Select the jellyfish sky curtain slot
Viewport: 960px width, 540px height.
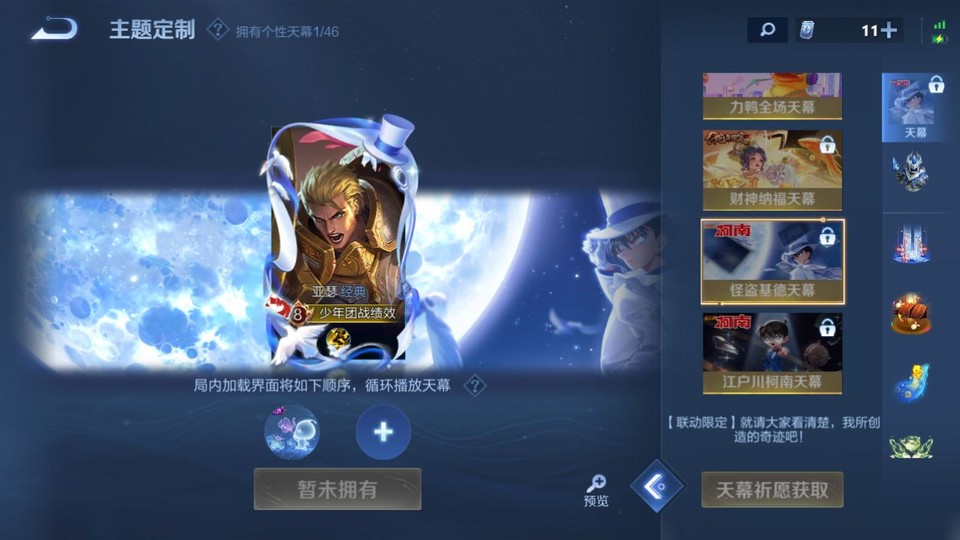292,432
